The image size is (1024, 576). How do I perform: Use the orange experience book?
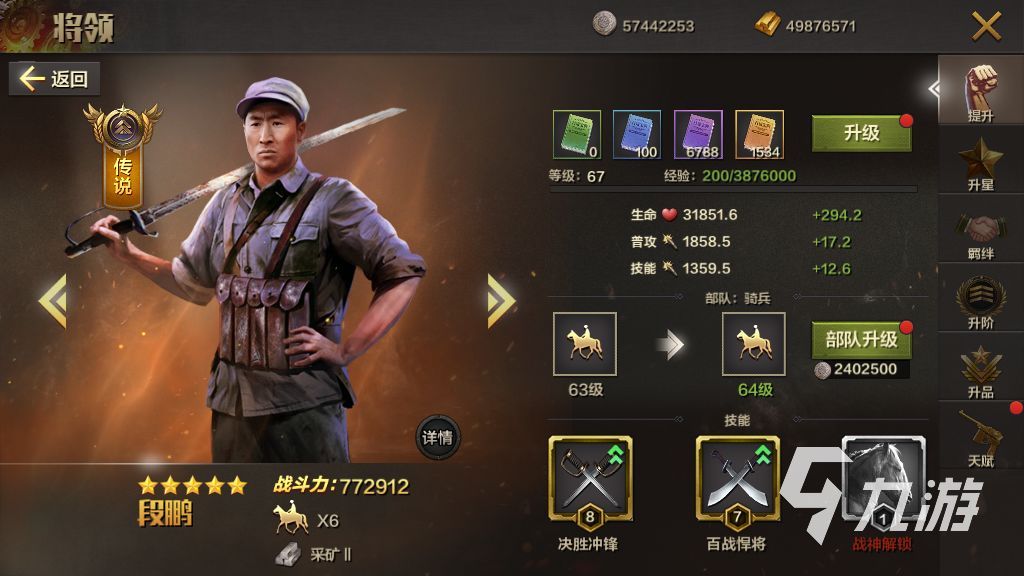pyautogui.click(x=759, y=135)
